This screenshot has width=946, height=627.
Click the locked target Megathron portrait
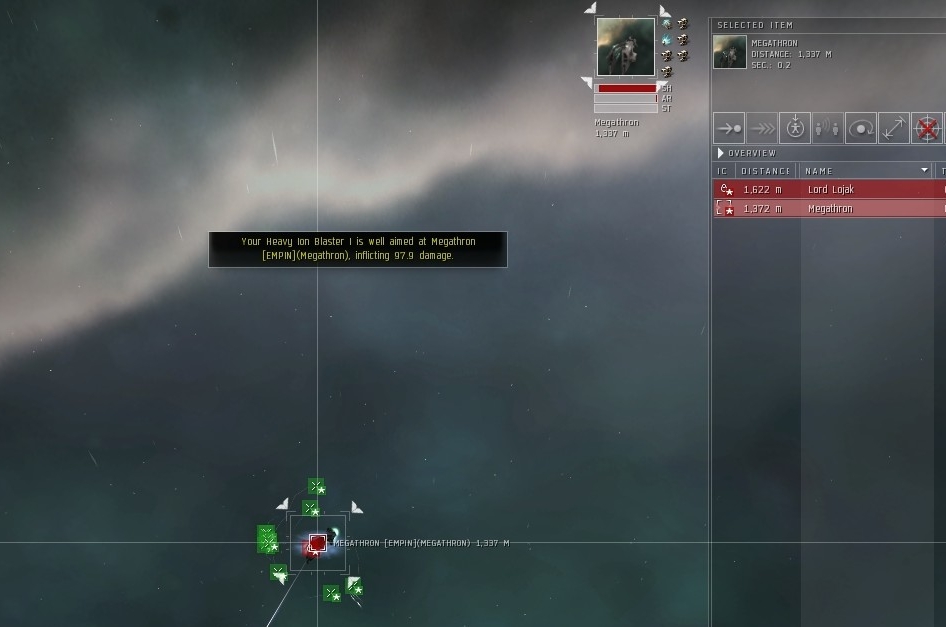[626, 46]
